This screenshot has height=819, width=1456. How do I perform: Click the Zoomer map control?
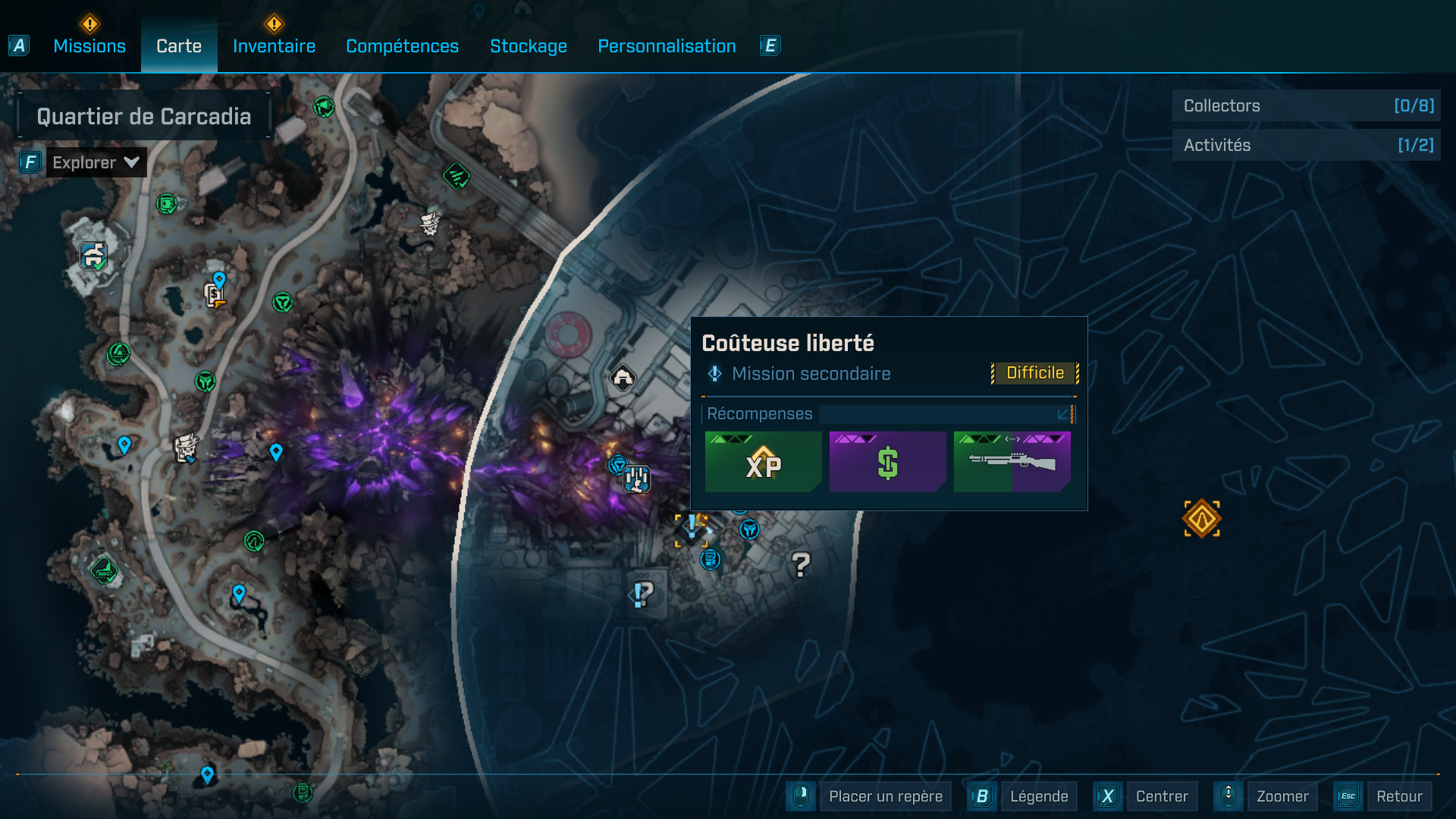coord(1282,796)
